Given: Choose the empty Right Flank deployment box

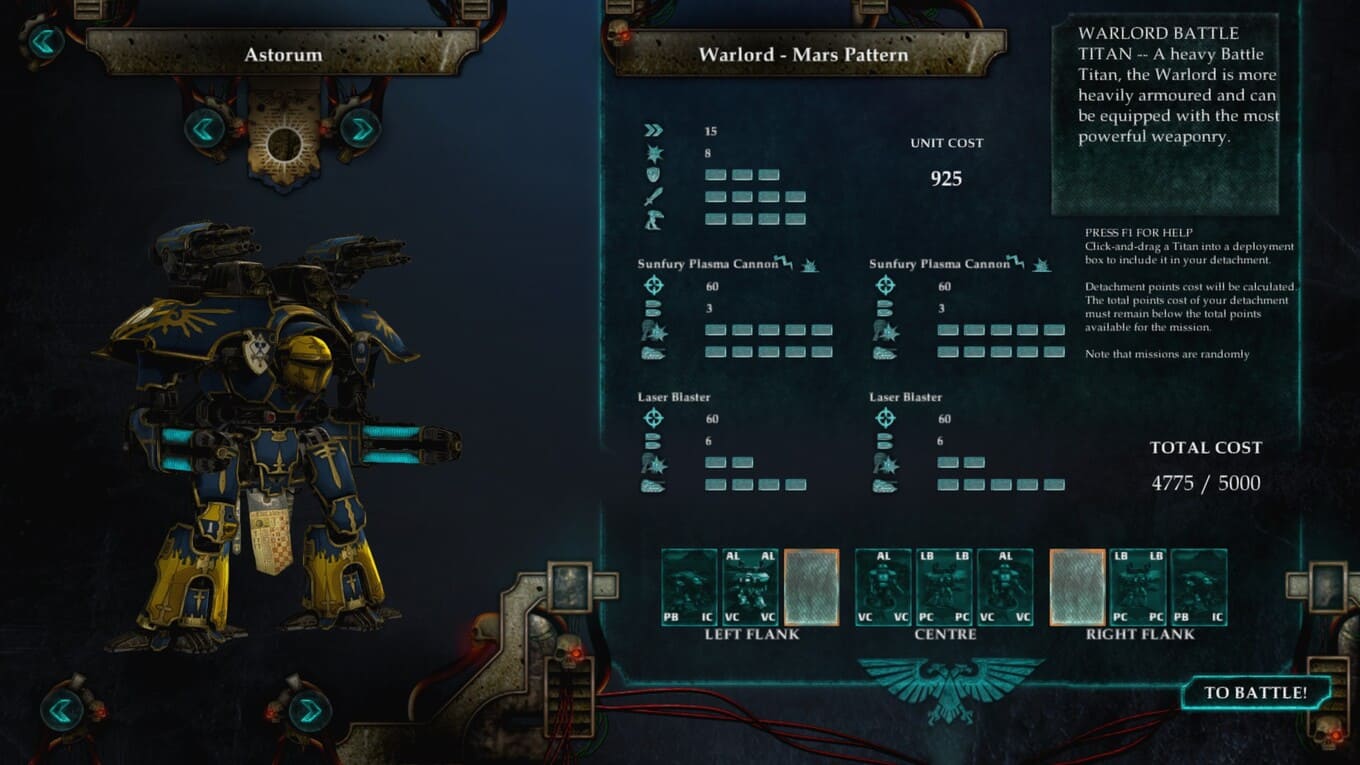Looking at the screenshot, I should point(1077,587).
